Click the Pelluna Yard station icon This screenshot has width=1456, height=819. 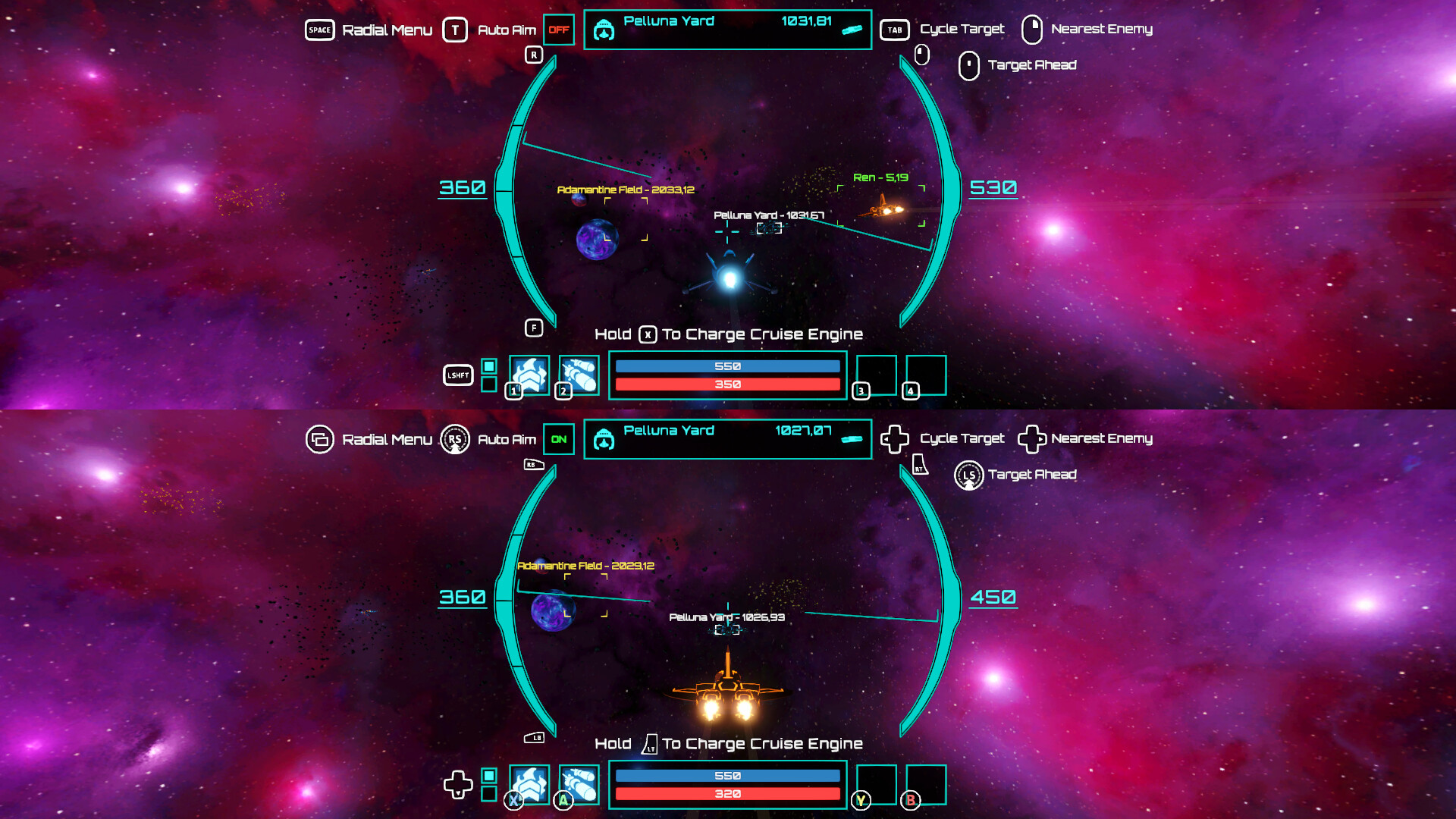click(604, 30)
